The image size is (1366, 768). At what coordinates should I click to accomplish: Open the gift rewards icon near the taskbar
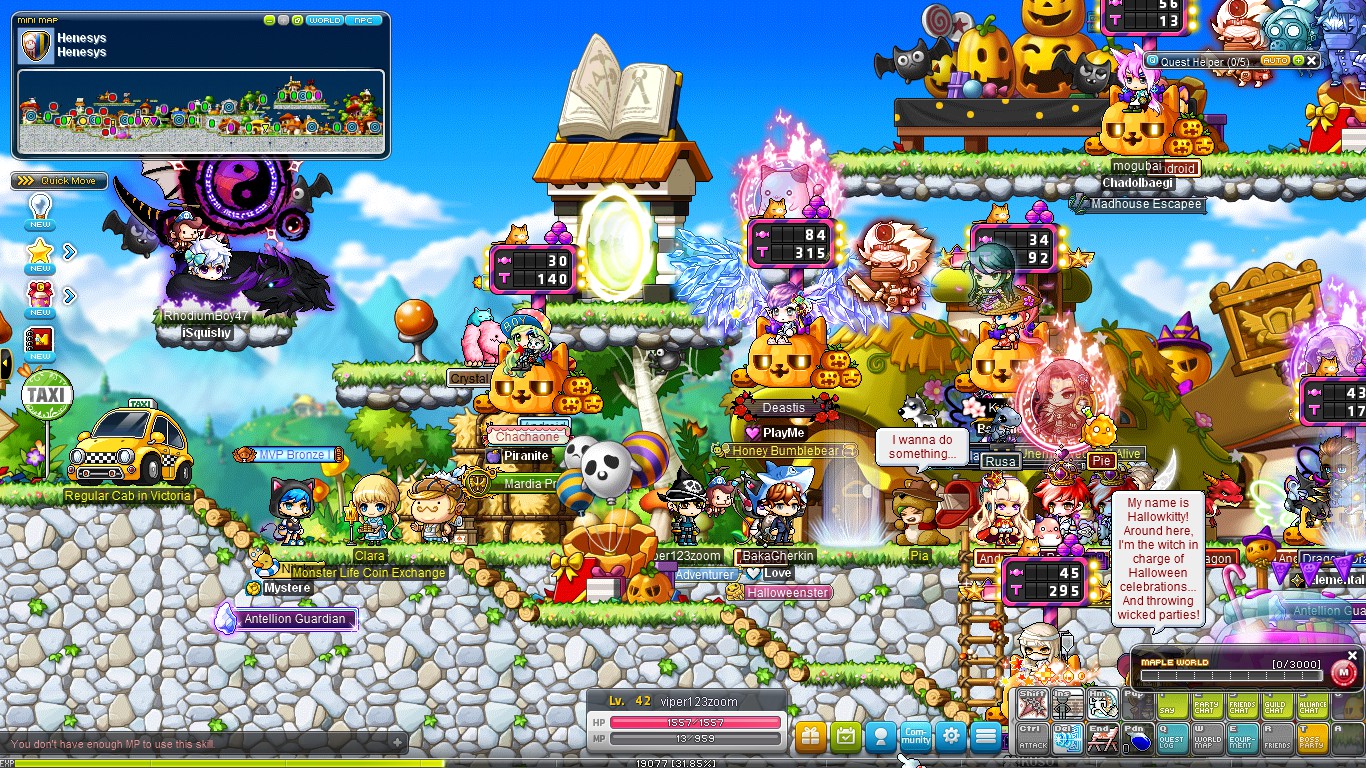811,737
